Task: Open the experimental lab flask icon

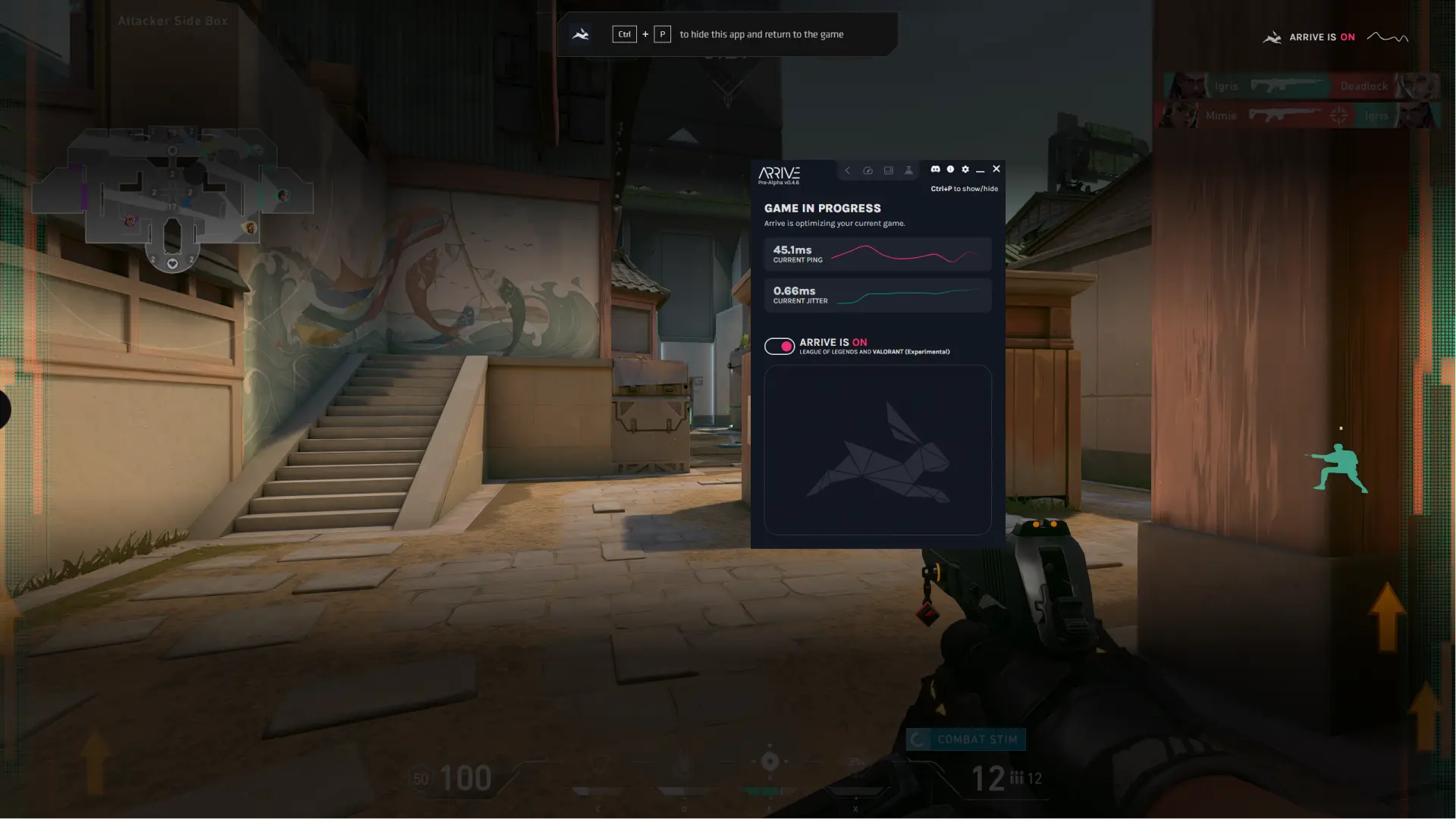Action: point(908,171)
